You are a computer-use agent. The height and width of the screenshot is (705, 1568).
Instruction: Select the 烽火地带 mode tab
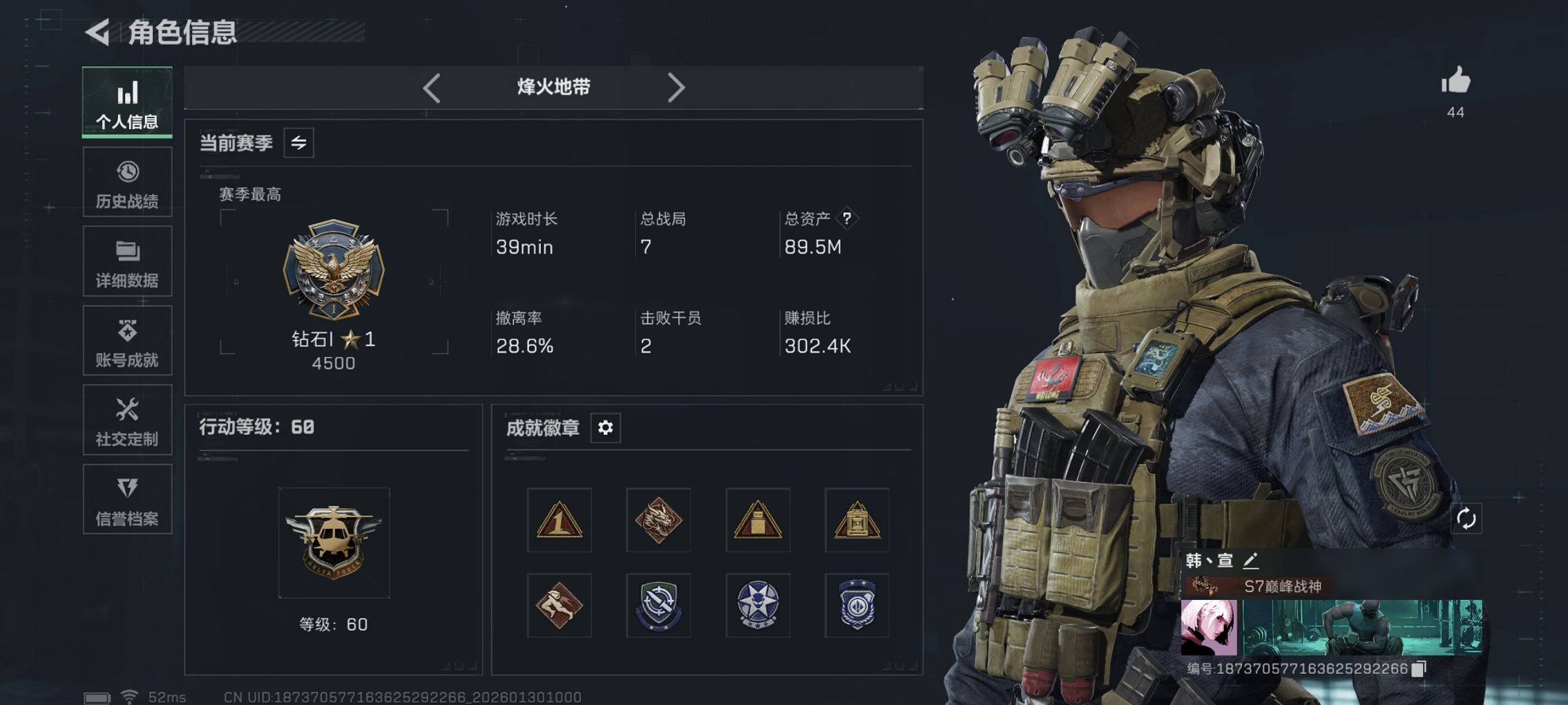point(553,87)
